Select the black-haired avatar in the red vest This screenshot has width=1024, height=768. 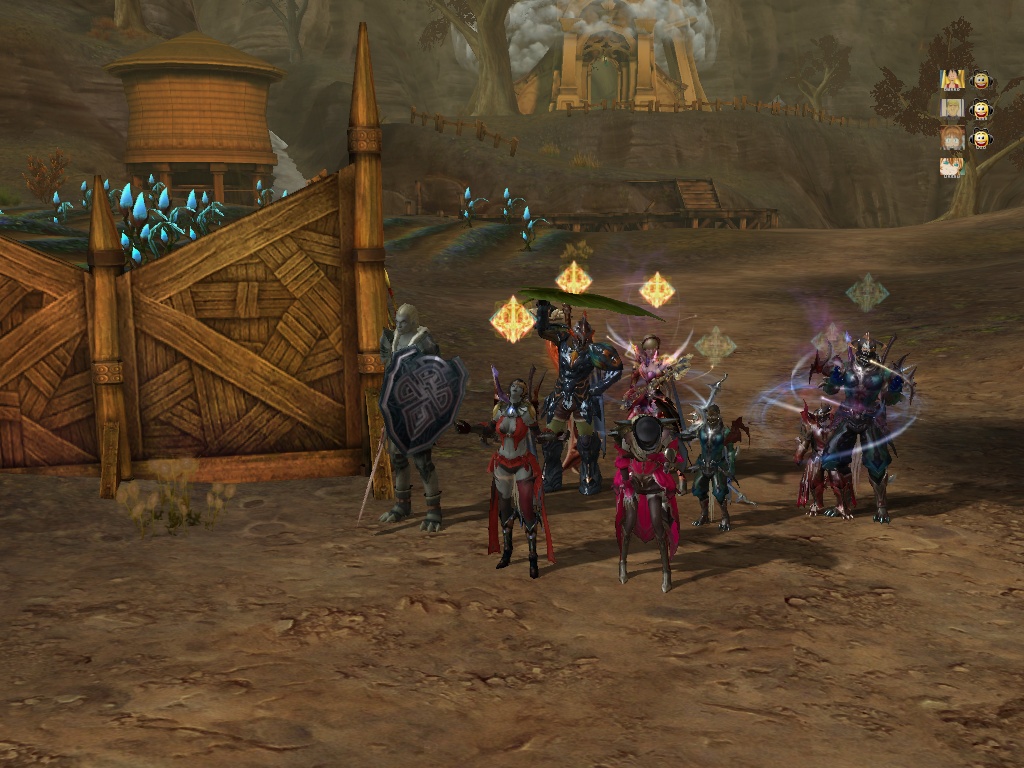(952, 79)
